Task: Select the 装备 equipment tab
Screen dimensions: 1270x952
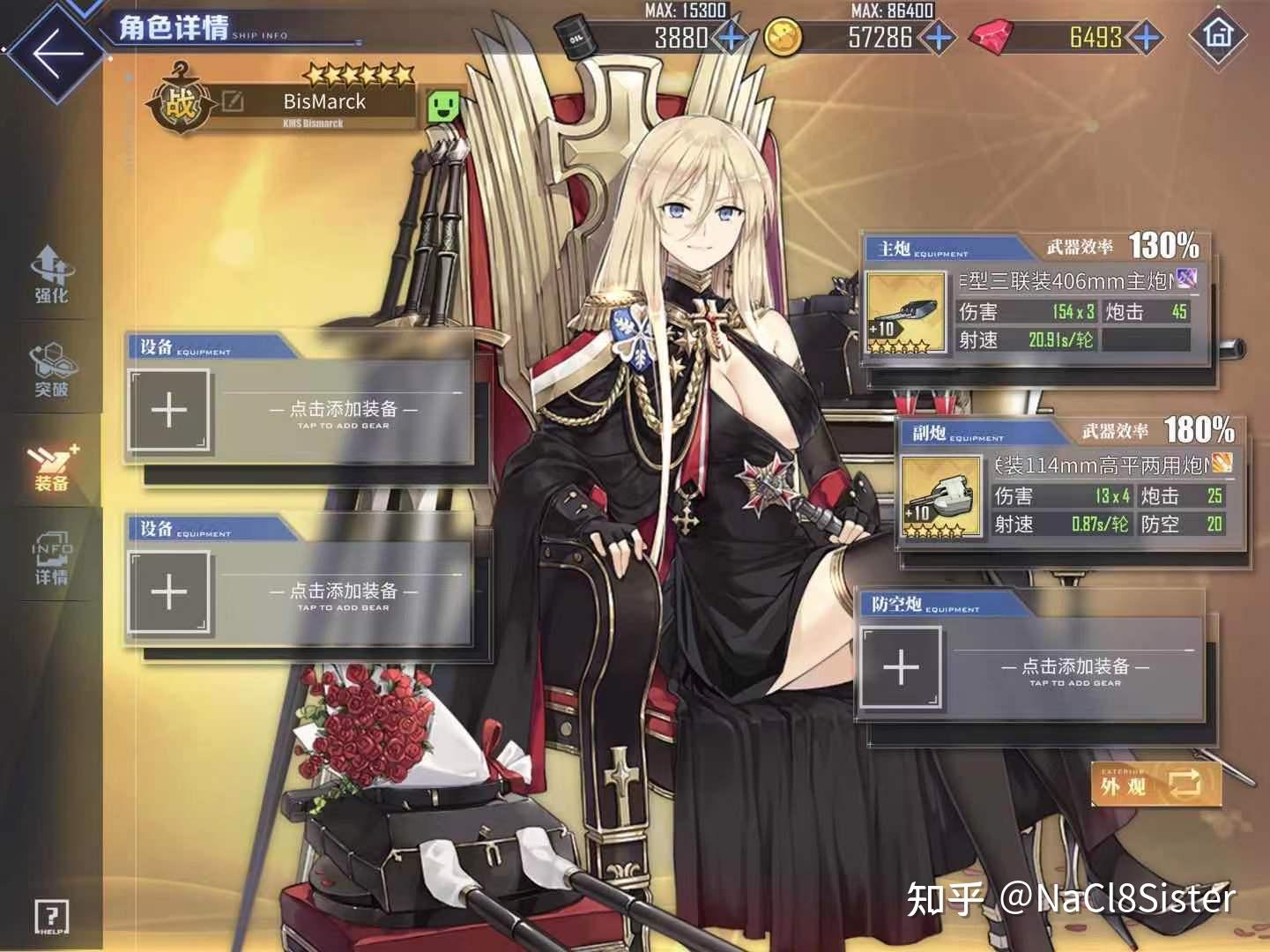Action: click(51, 465)
